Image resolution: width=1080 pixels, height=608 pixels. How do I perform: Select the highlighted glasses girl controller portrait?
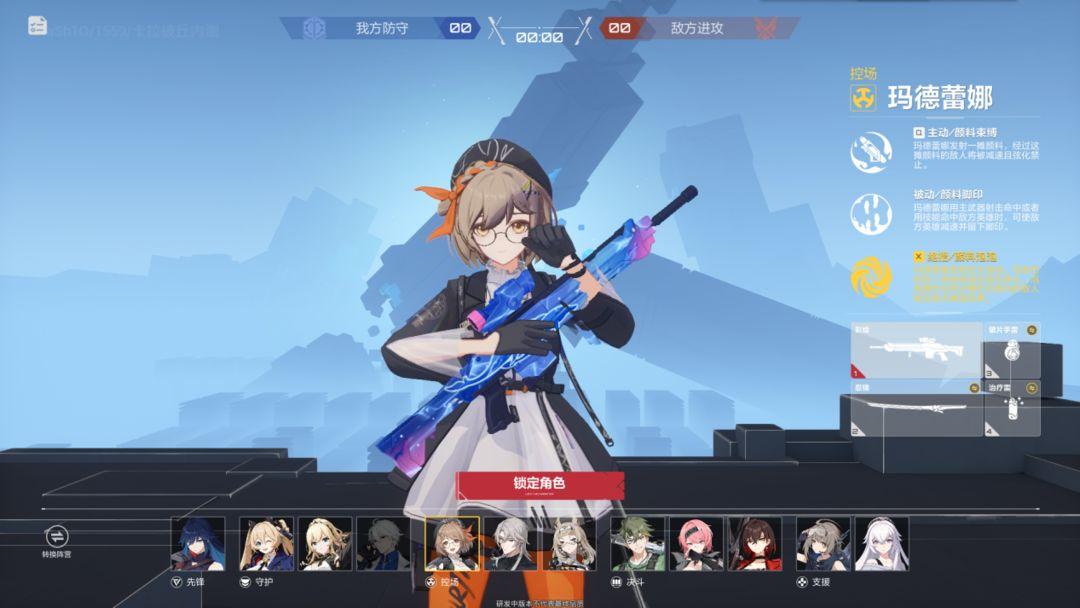[452, 544]
